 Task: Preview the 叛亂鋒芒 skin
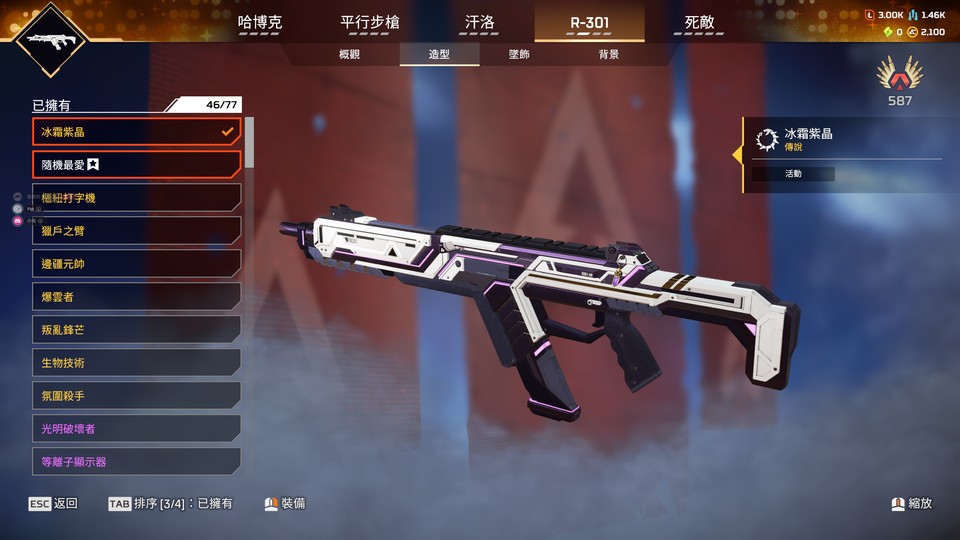(x=136, y=330)
